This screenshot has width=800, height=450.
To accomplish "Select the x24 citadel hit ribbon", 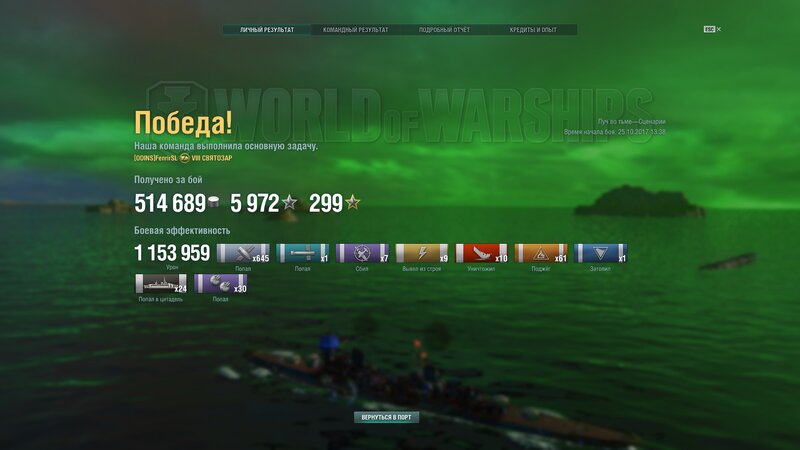I will tap(160, 283).
